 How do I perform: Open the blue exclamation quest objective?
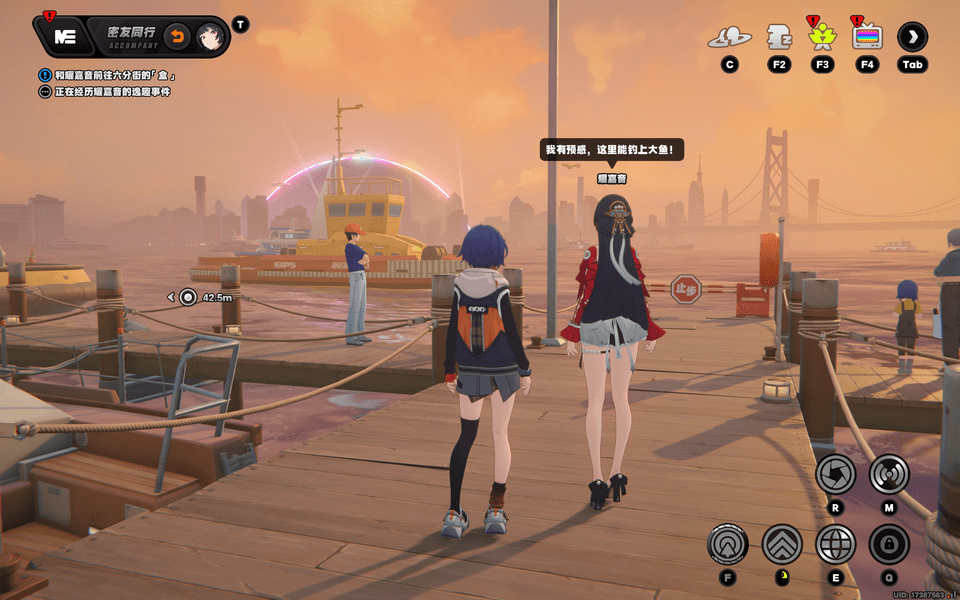[45, 75]
